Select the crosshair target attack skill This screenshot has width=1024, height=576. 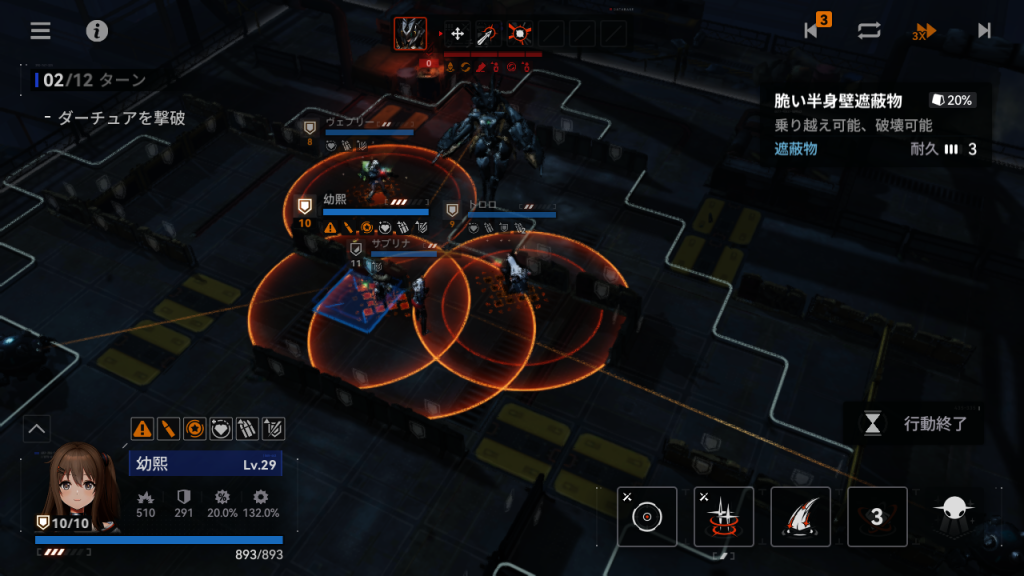[x=648, y=516]
